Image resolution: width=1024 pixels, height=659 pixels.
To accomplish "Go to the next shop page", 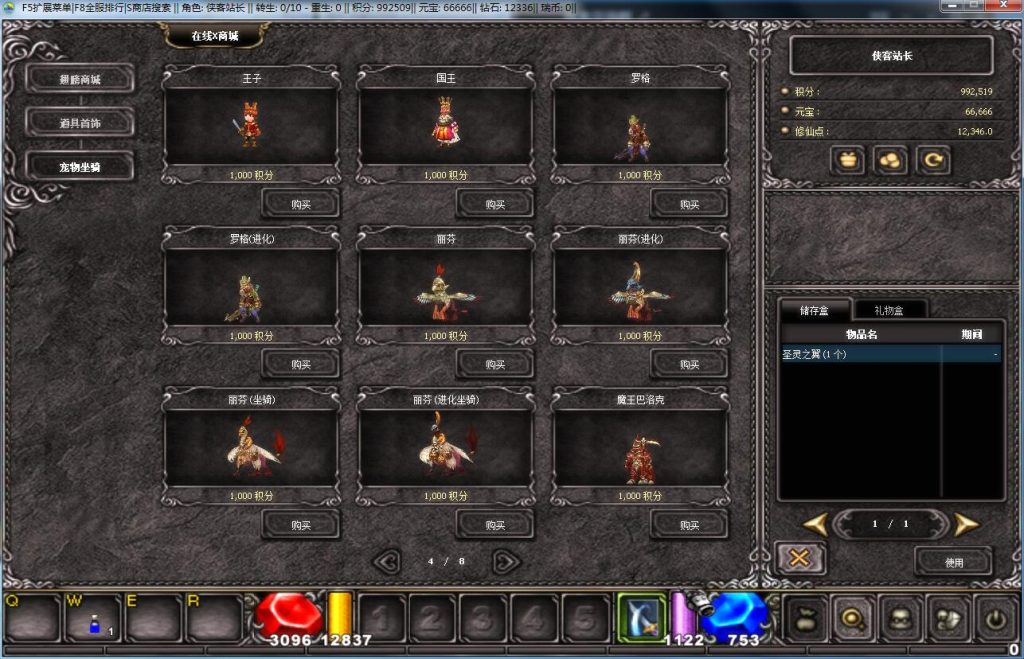I will coord(506,561).
